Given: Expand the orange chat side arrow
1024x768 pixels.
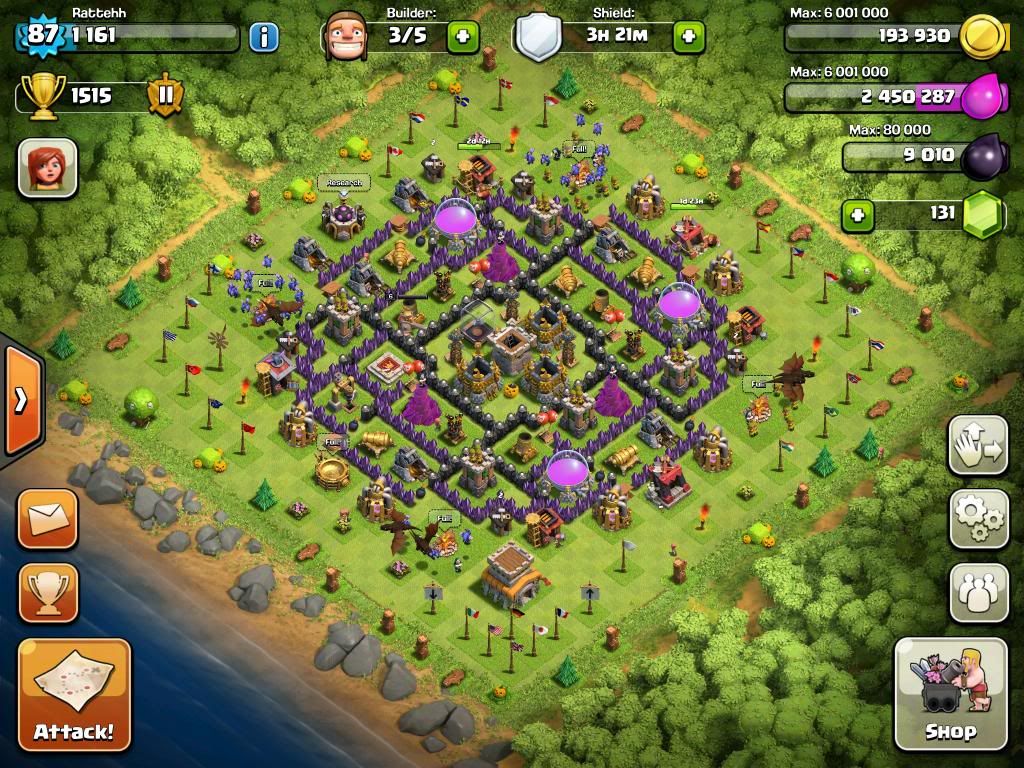Looking at the screenshot, I should (20, 400).
